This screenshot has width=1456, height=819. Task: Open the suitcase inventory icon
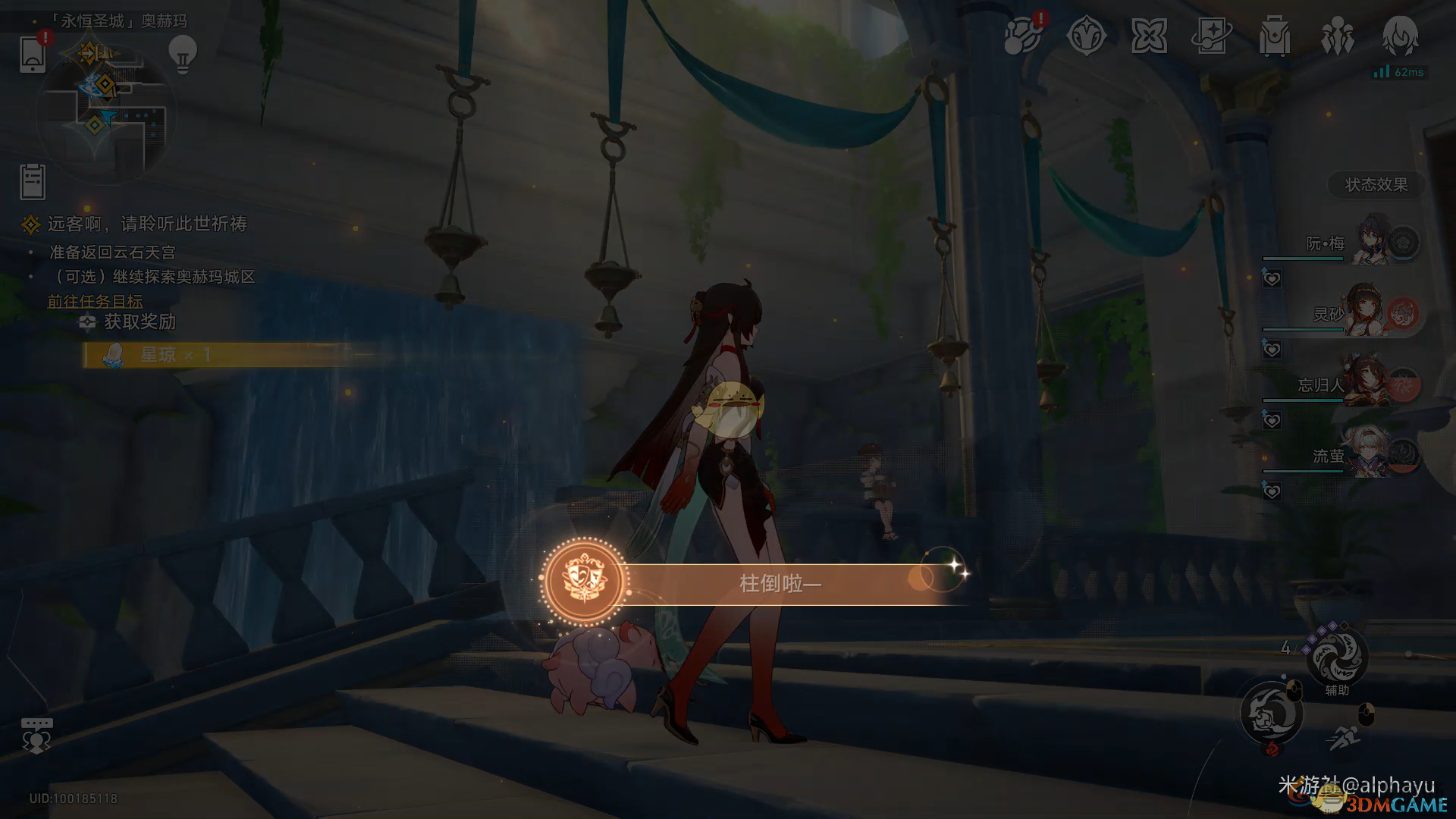click(1274, 36)
